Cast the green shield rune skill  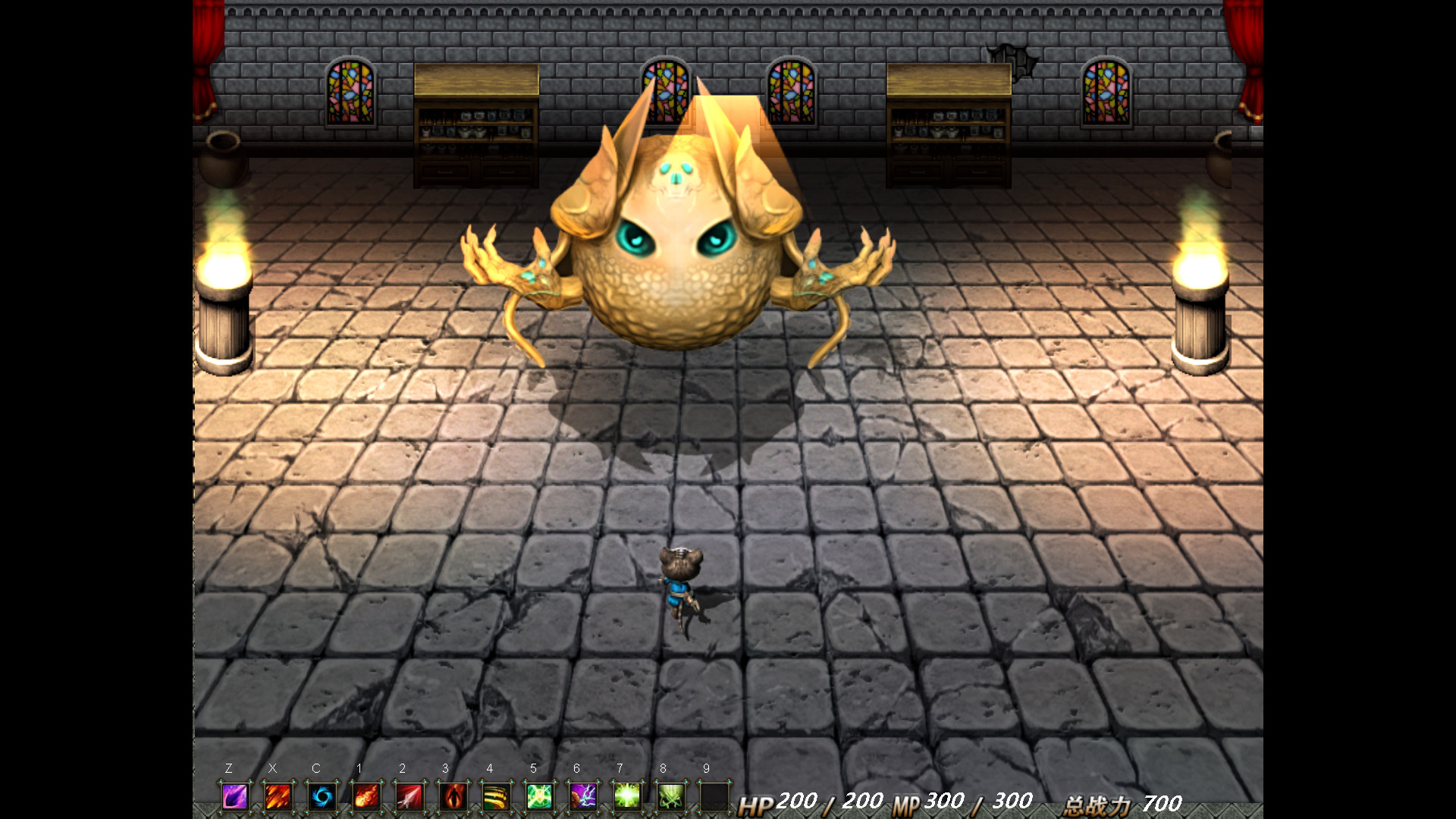pyautogui.click(x=540, y=796)
